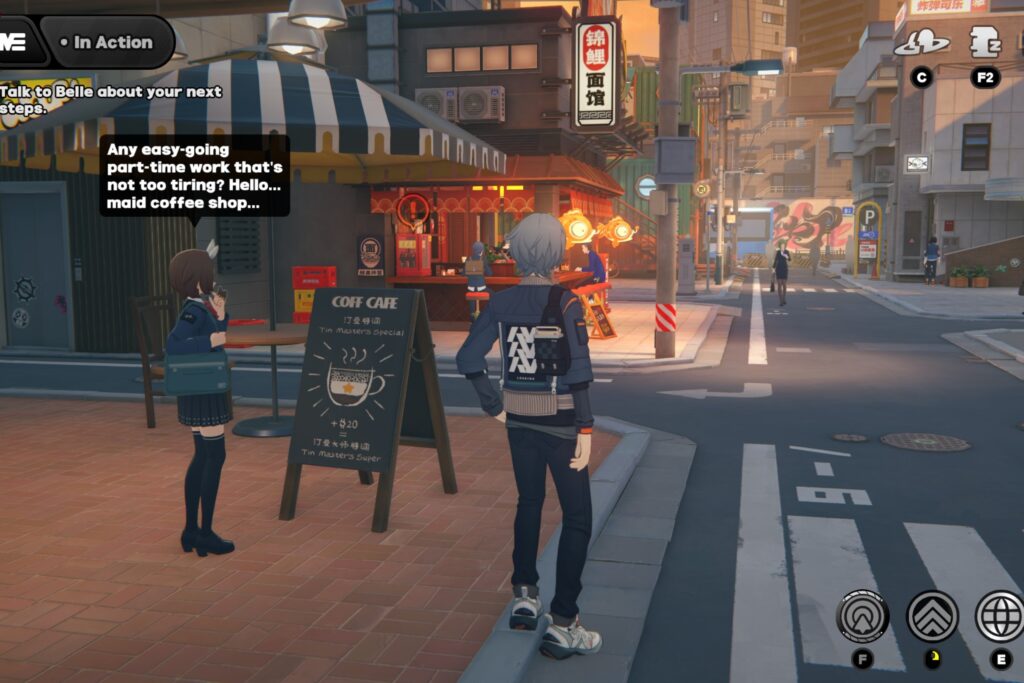Open the globe icon
This screenshot has height=683, width=1024.
(x=999, y=616)
